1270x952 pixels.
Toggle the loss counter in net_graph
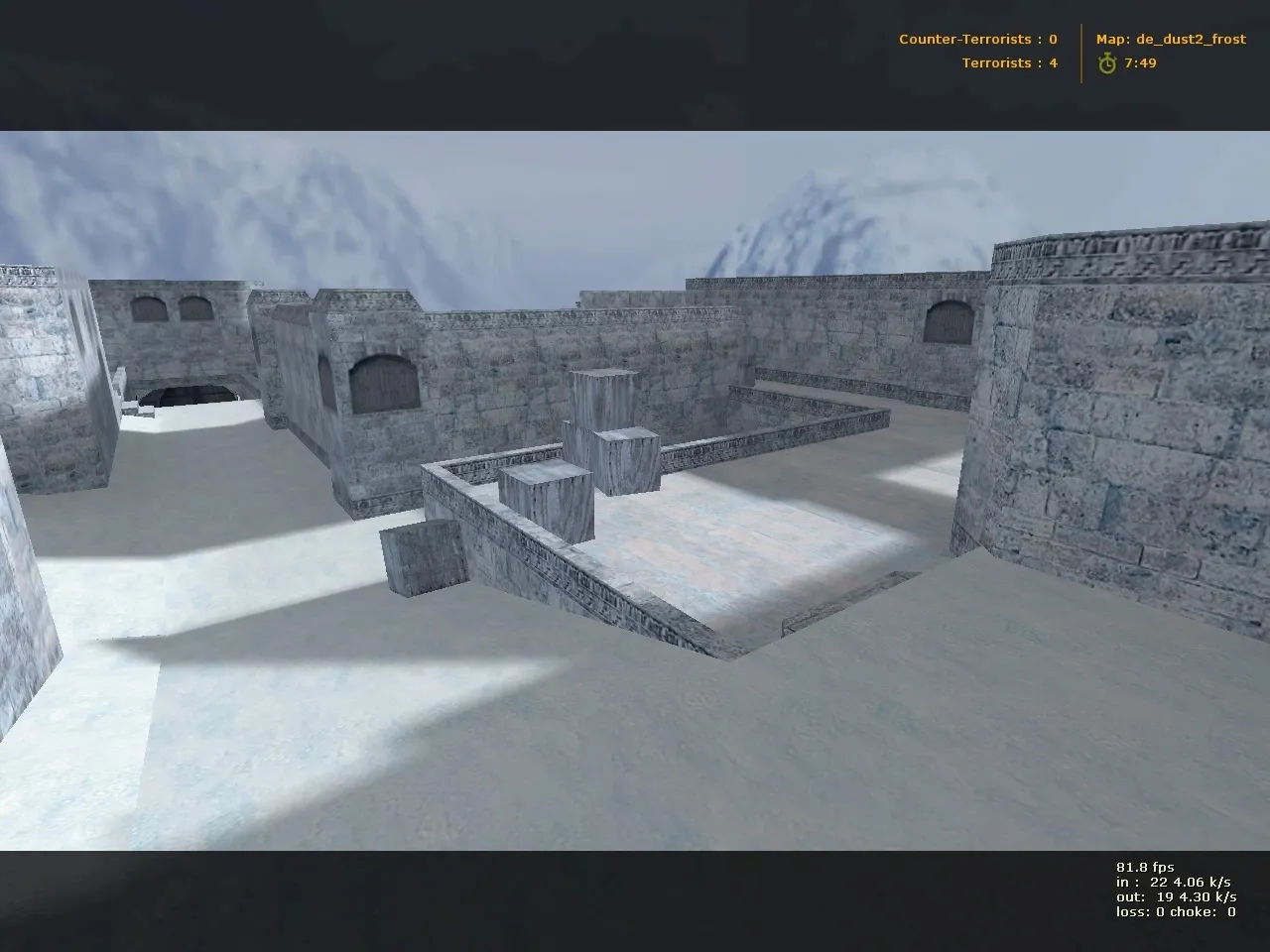[x=1141, y=913]
